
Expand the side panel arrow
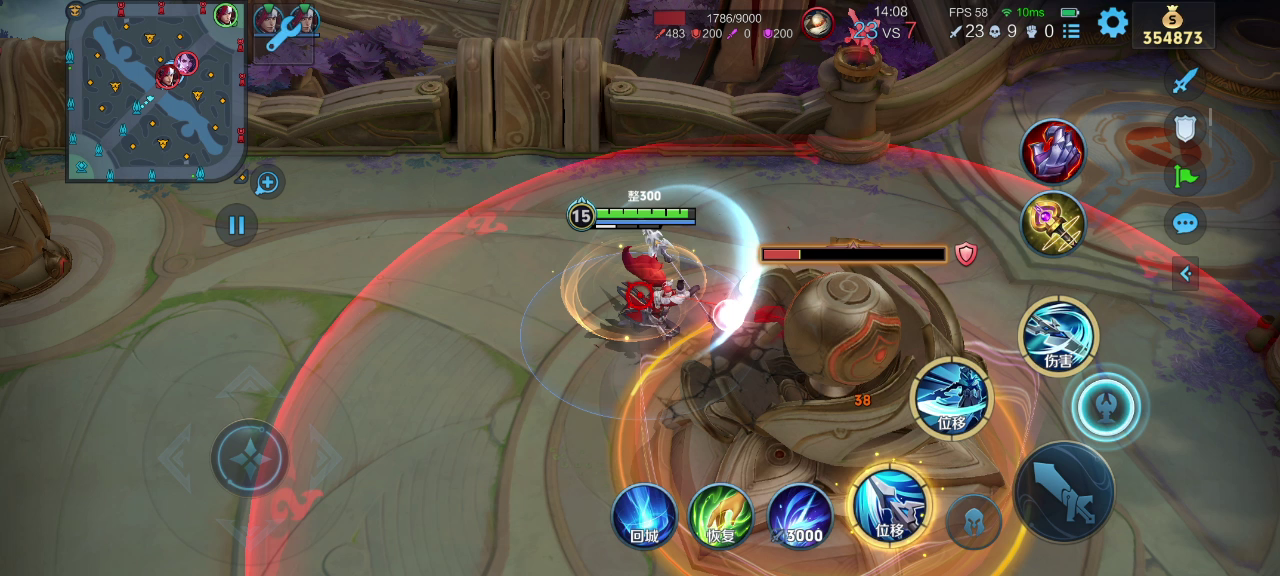(x=1185, y=273)
